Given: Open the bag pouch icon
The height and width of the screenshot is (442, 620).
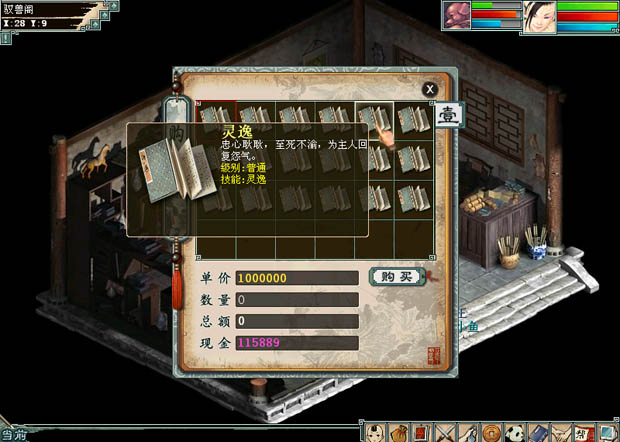Looking at the screenshot, I should coord(400,432).
